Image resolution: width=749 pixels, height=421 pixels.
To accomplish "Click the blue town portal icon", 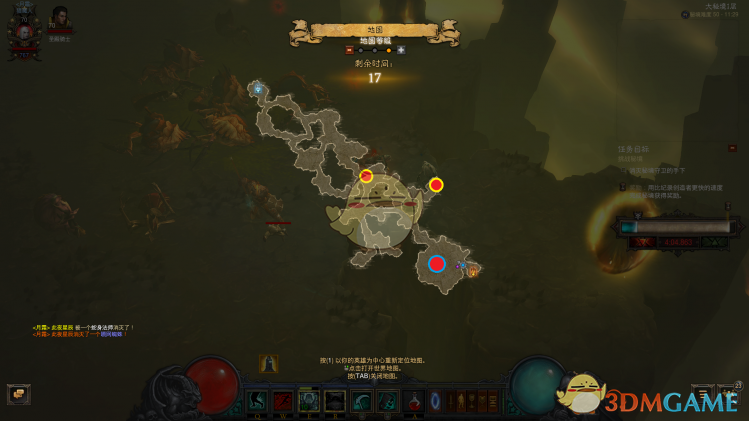I will pos(435,402).
